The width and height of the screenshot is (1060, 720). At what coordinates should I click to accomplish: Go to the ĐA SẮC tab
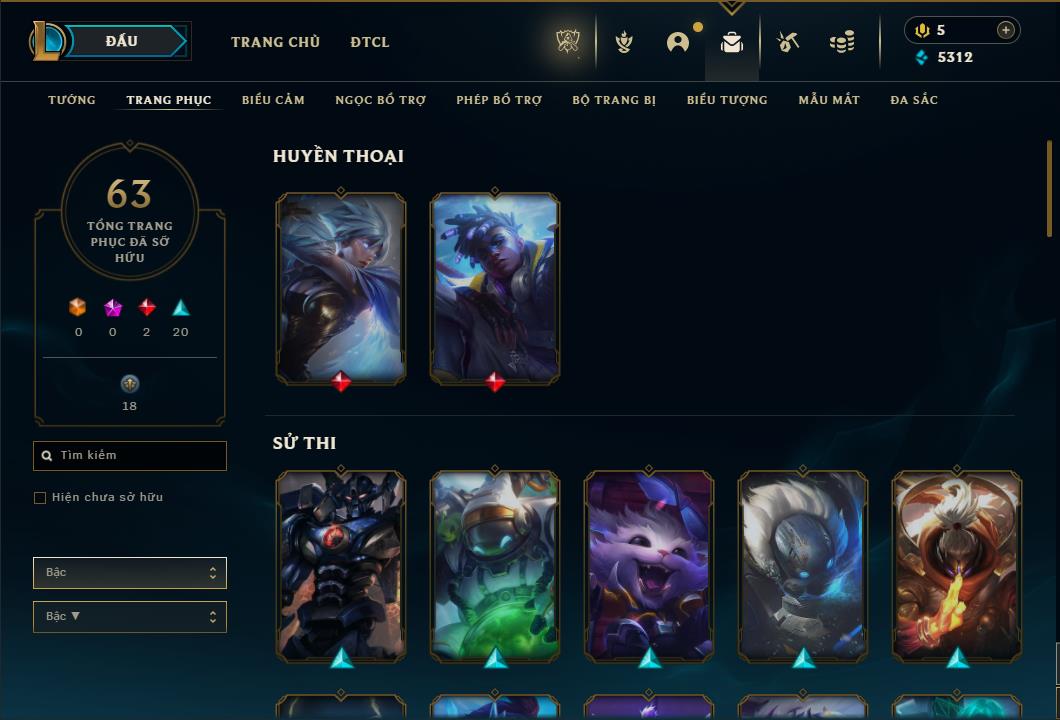pos(914,100)
